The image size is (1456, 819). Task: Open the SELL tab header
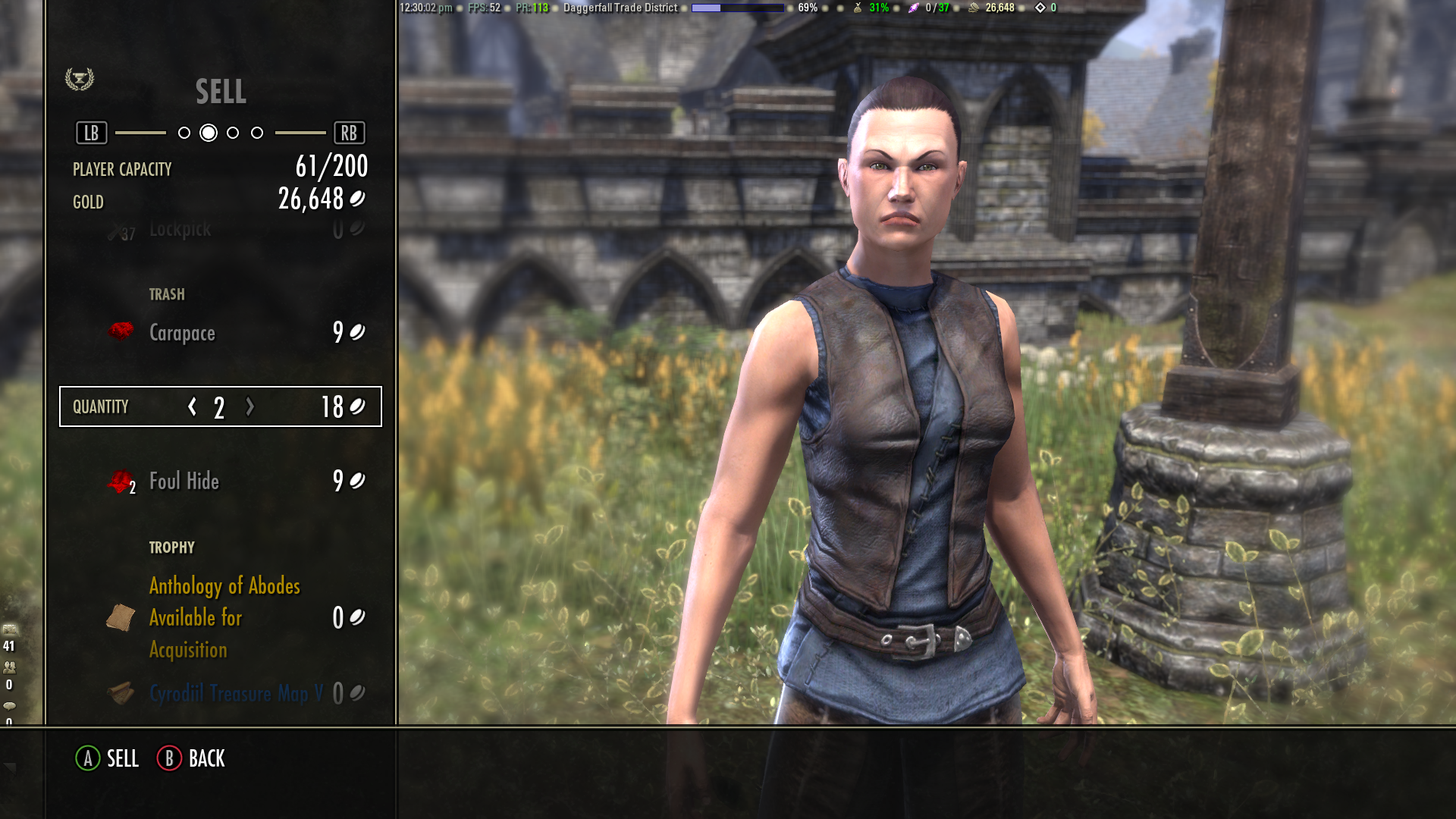click(x=221, y=93)
